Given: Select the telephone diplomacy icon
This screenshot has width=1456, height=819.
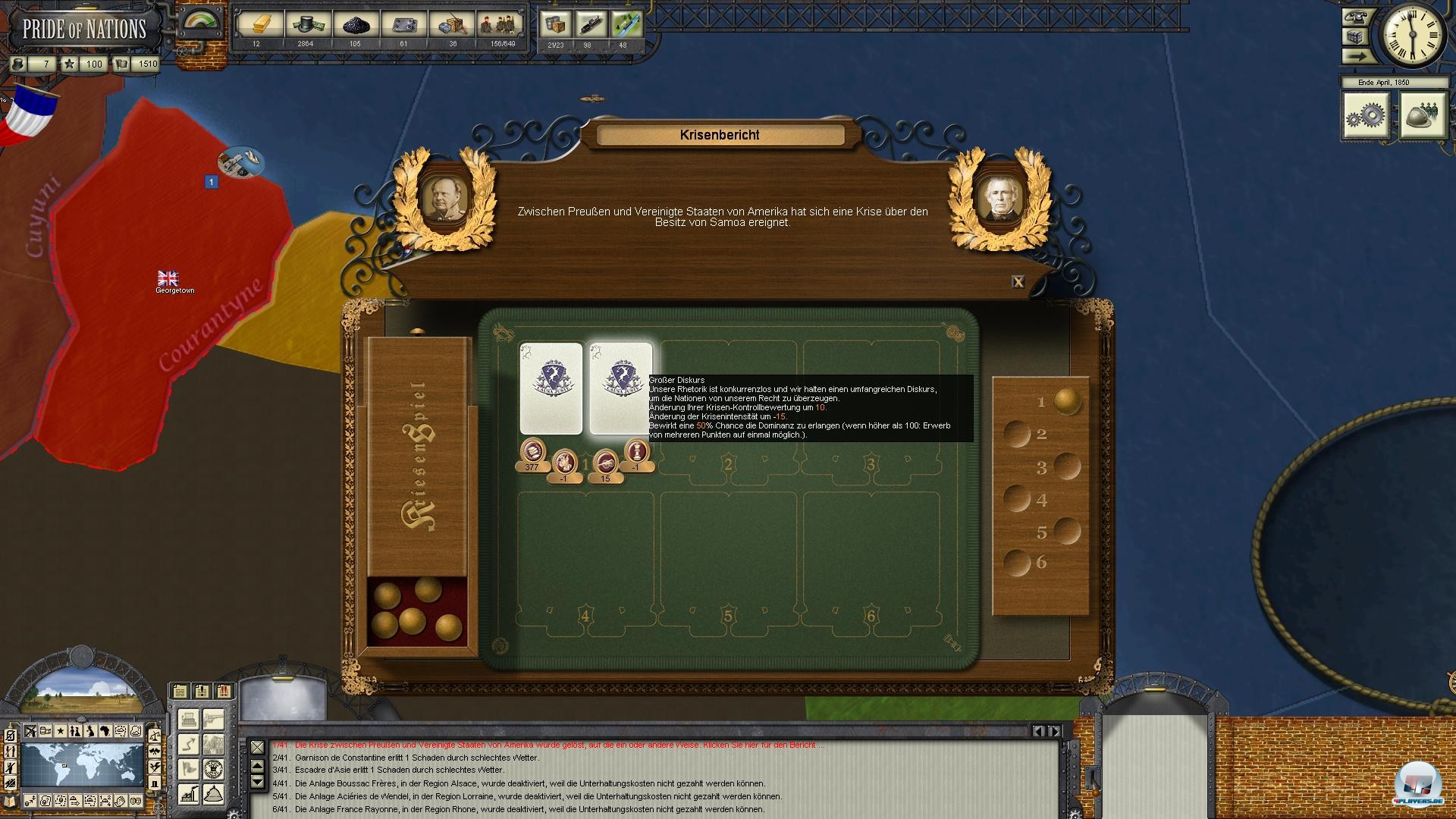Looking at the screenshot, I should coord(1356,17).
